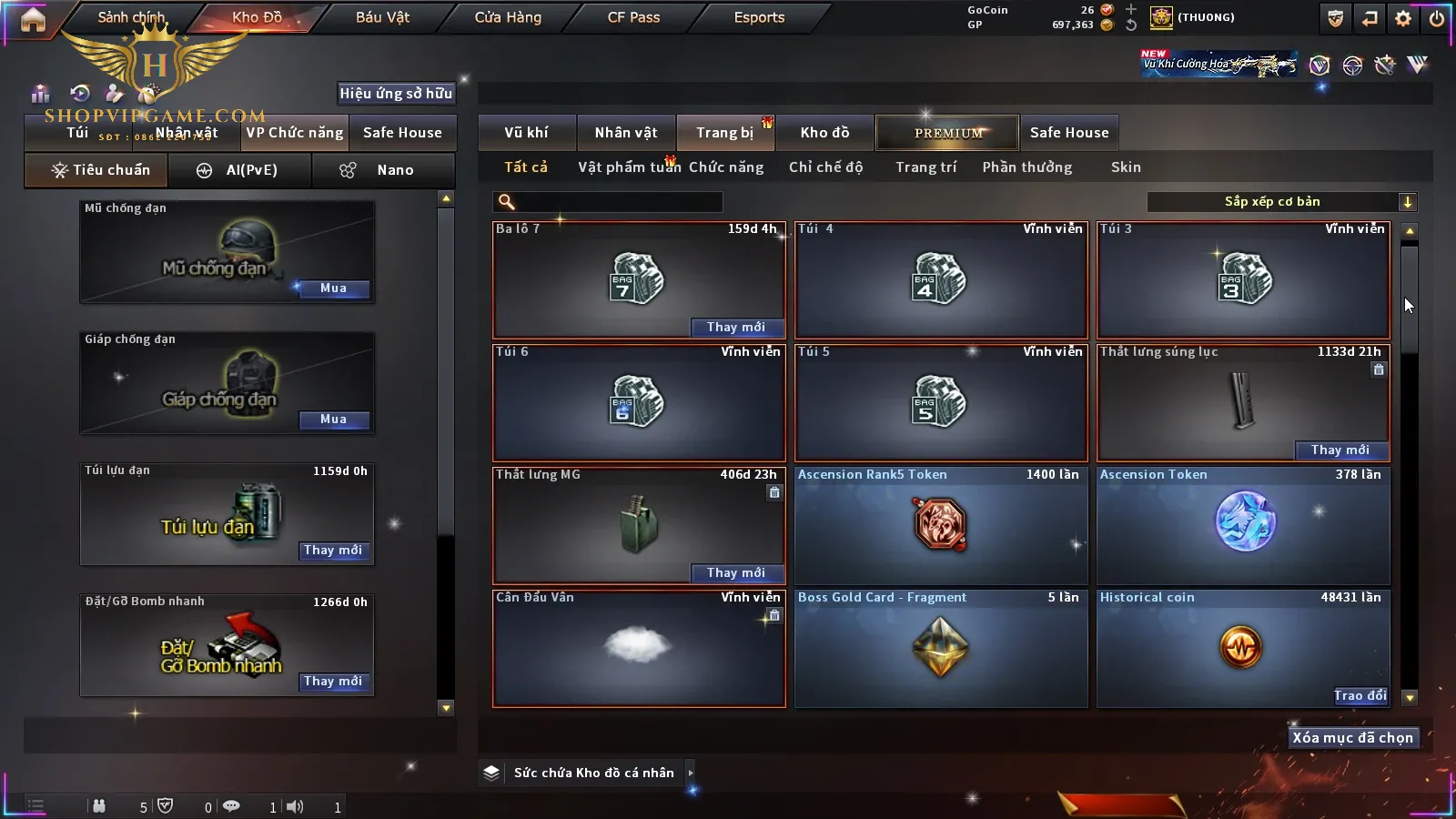The height and width of the screenshot is (819, 1456).
Task: Click Xóa mục đã chọn button
Action: [1352, 738]
